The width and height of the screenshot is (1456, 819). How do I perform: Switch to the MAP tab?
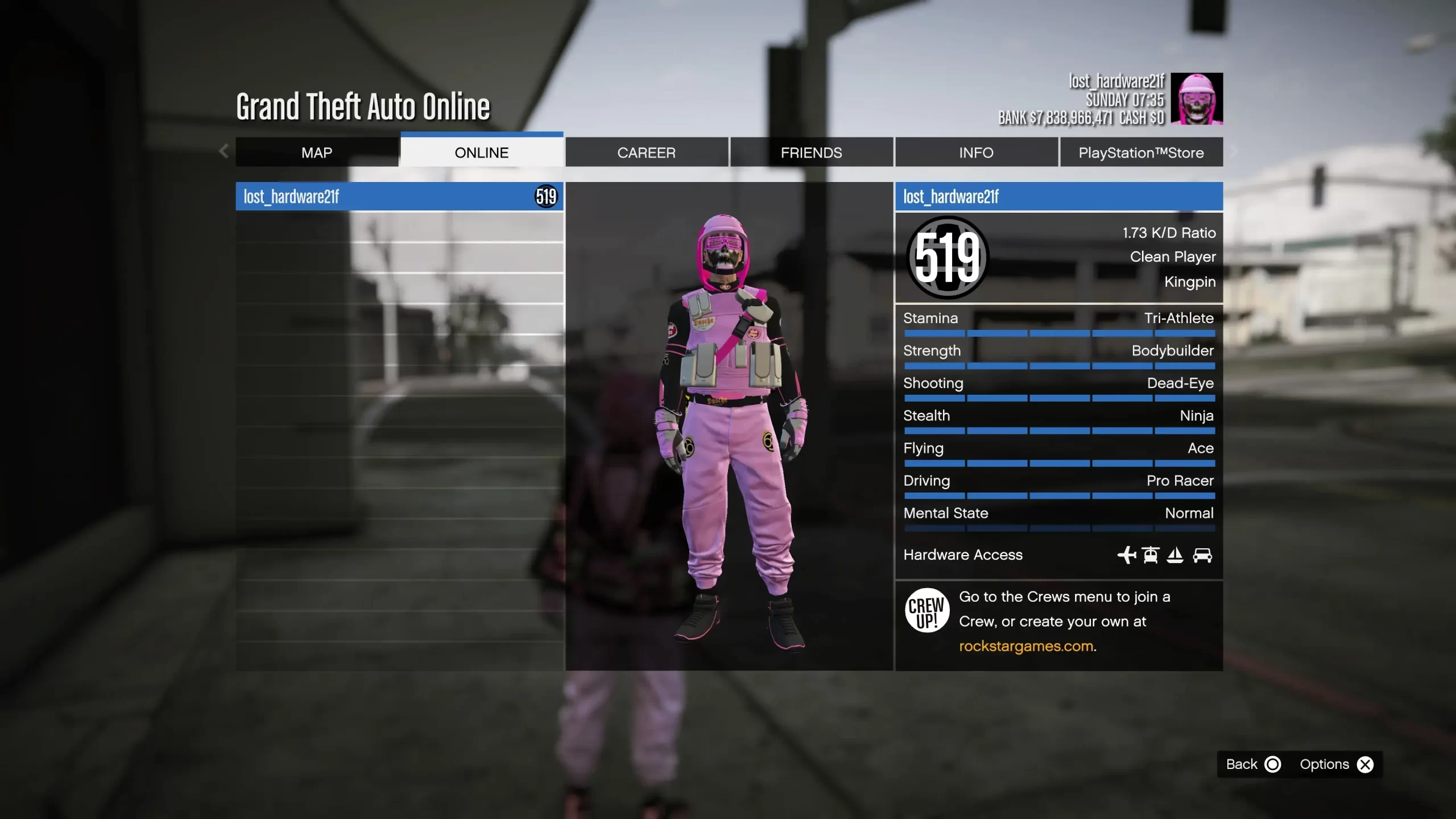317,152
